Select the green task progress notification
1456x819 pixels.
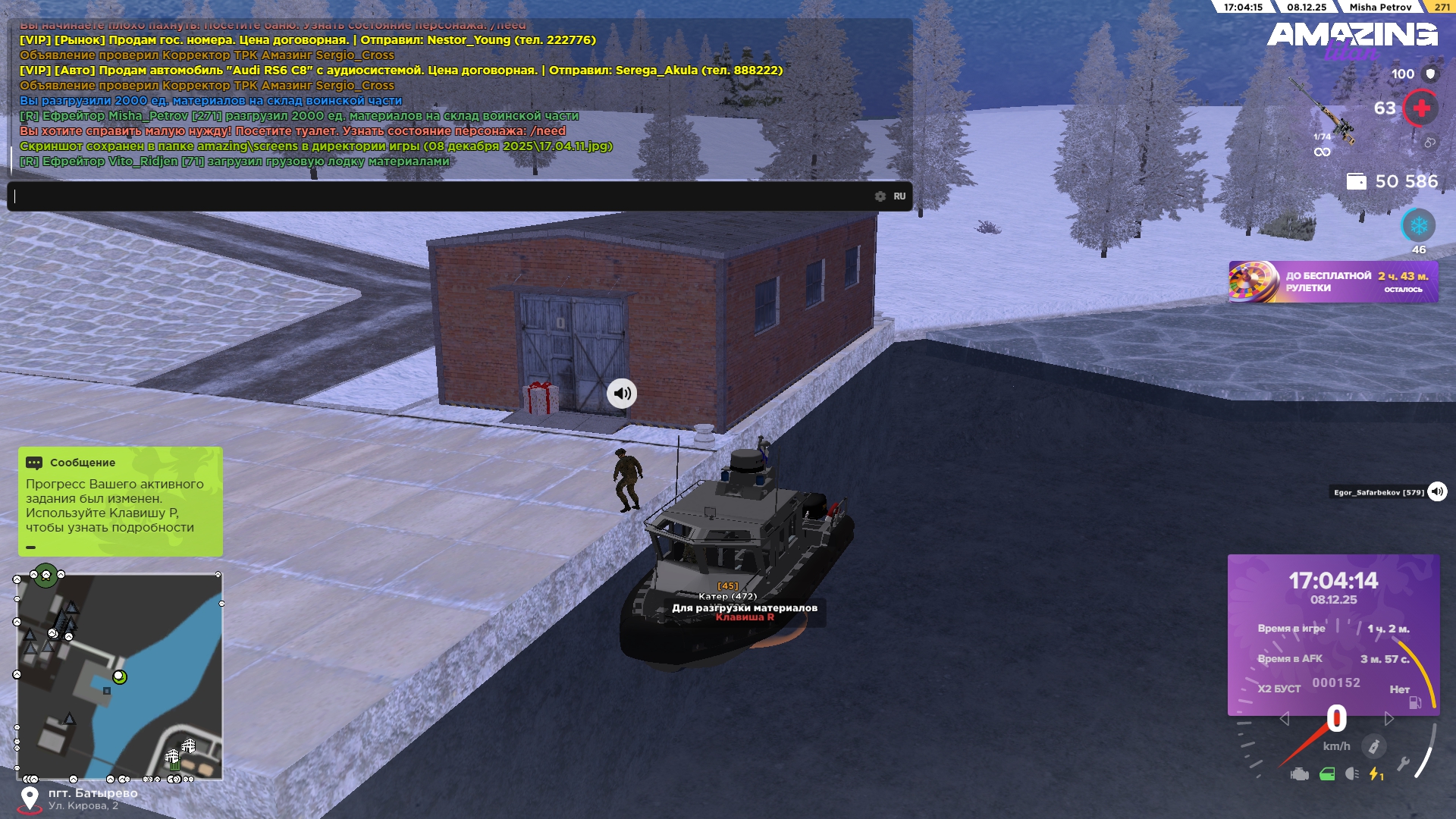(x=120, y=501)
